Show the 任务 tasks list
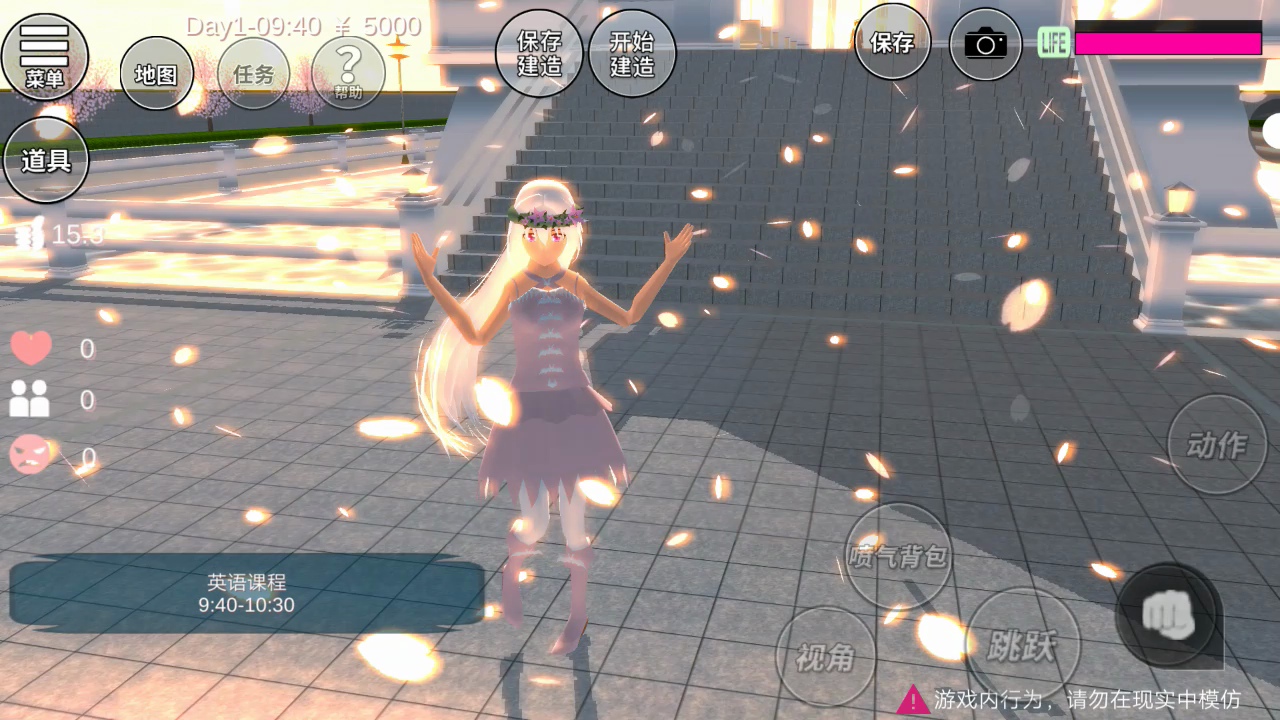 (x=253, y=74)
